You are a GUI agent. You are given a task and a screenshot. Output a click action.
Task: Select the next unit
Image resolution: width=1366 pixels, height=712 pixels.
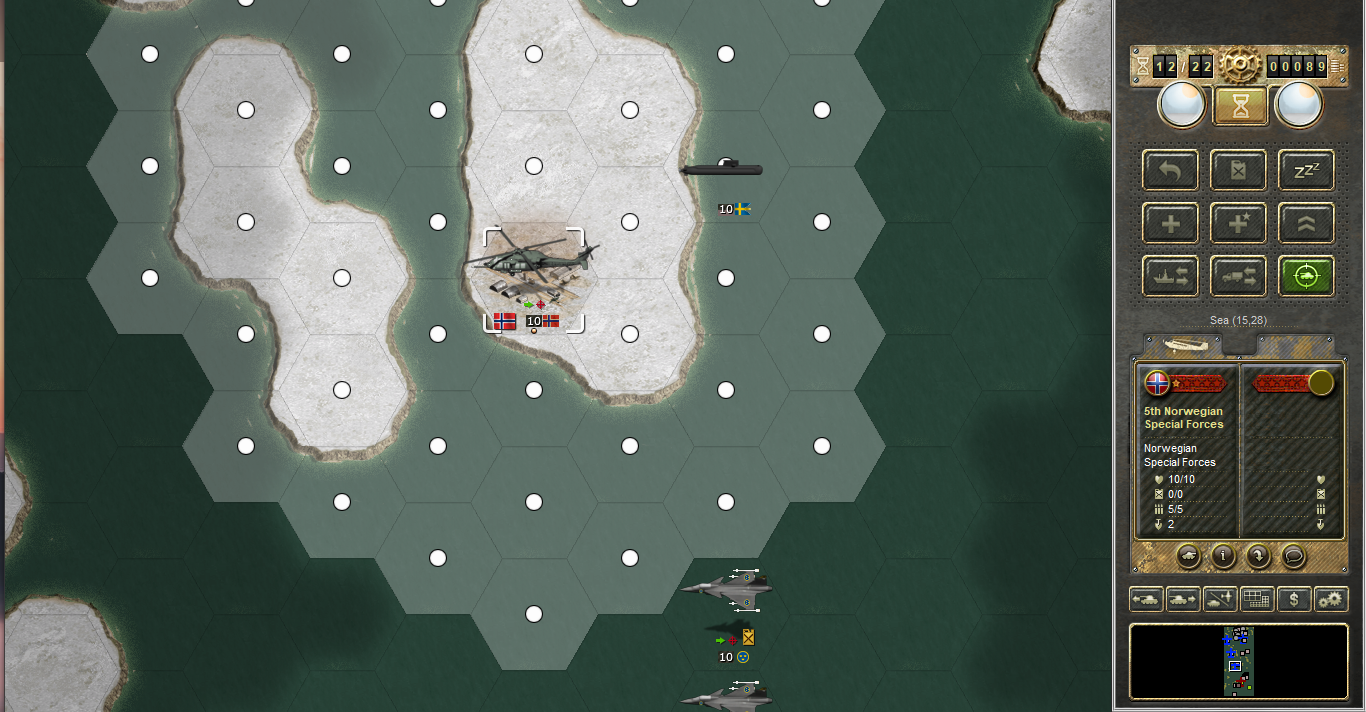1183,599
